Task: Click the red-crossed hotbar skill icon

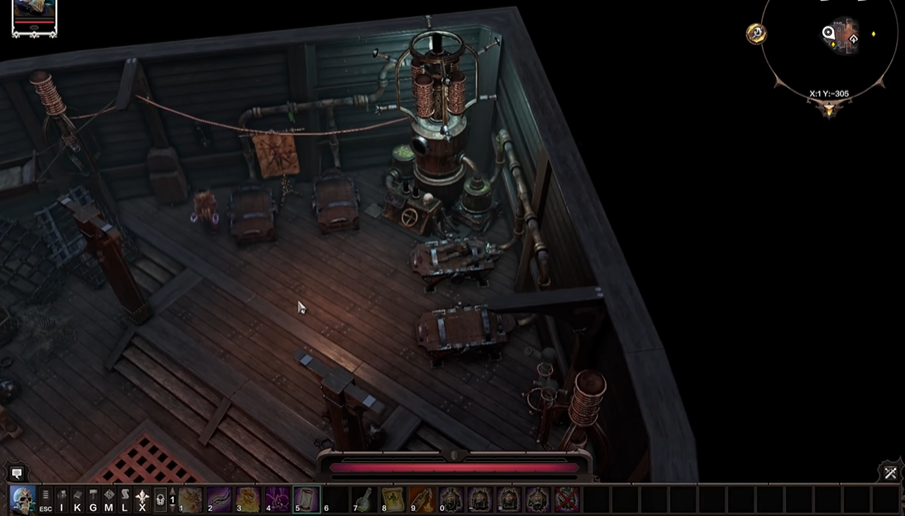Action: click(x=567, y=498)
